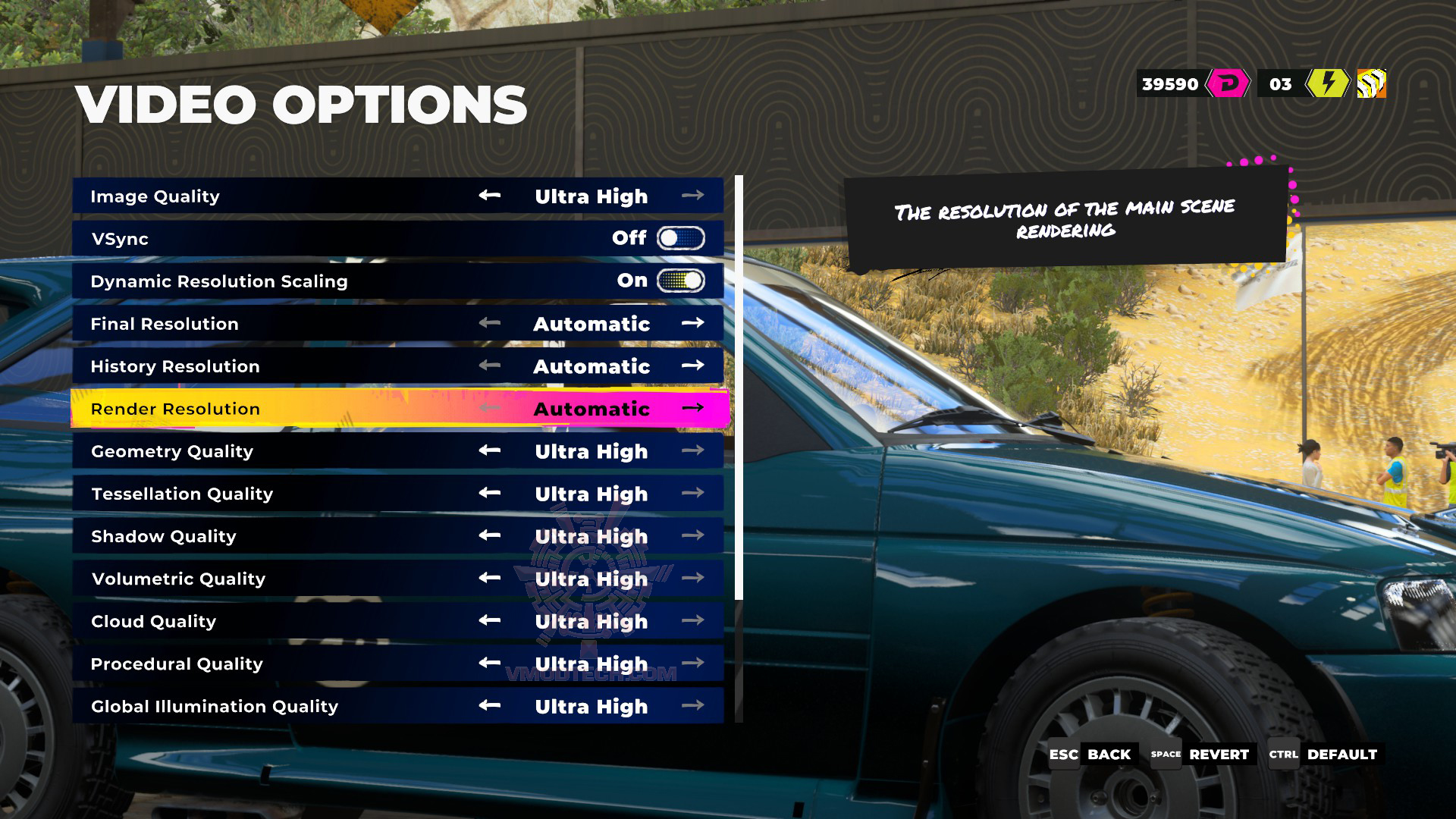Reduce Tessellation Quality via left arrow
The image size is (1456, 819).
click(x=489, y=493)
